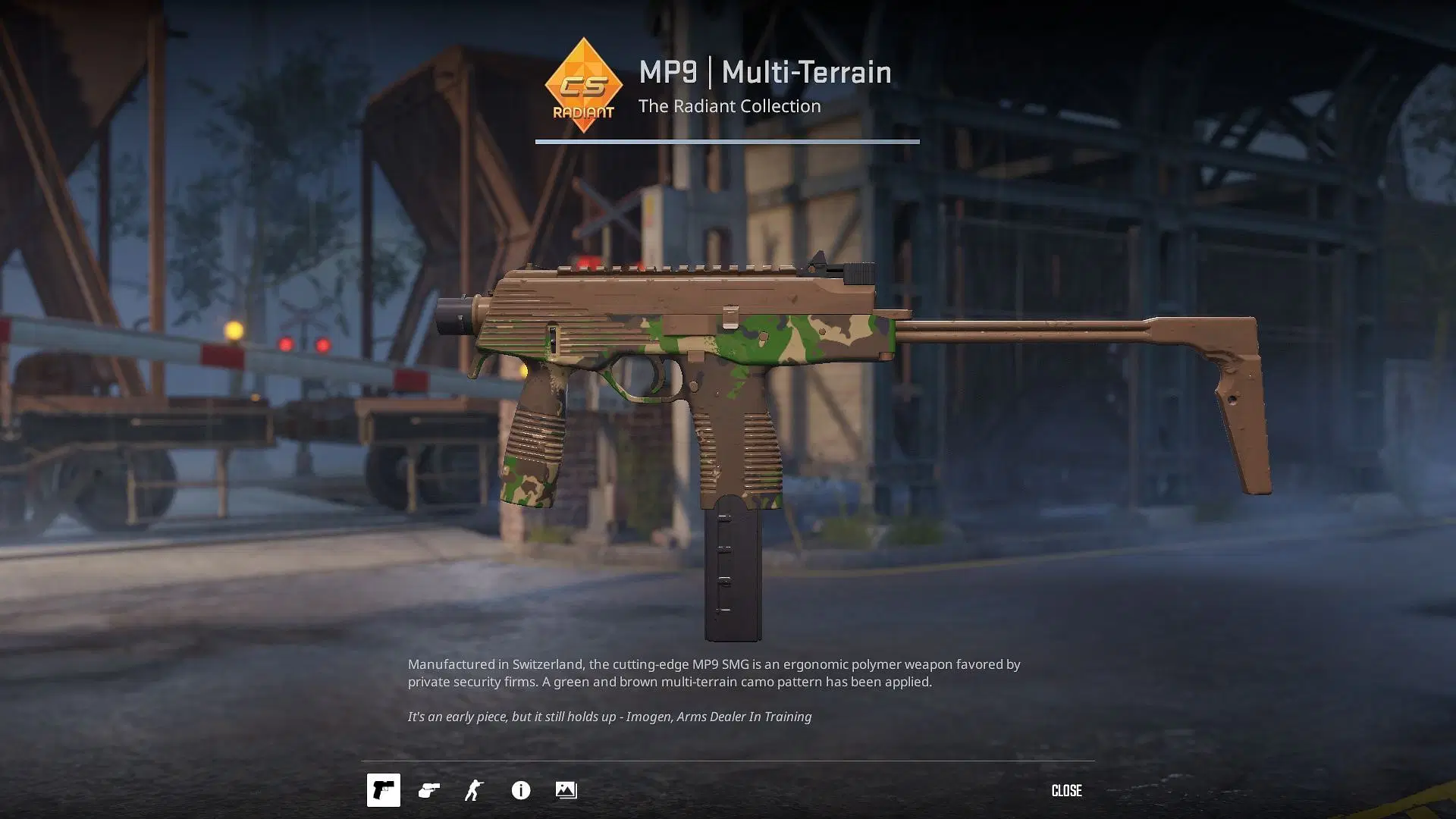Switch to the hand-held weapon view icon
This screenshot has height=819, width=1456.
[x=429, y=790]
